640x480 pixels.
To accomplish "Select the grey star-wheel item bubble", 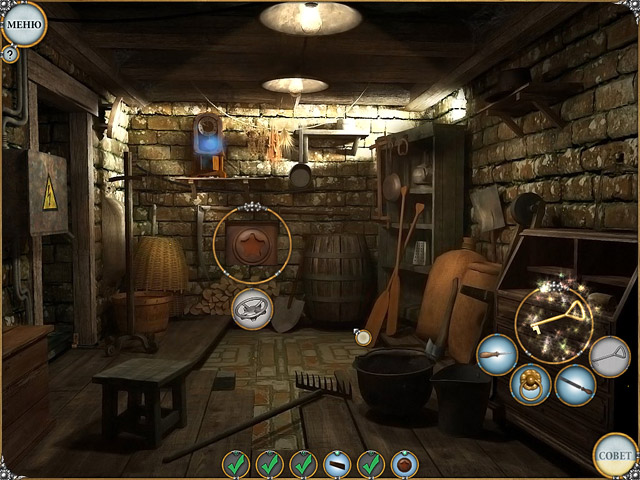I will click(251, 308).
